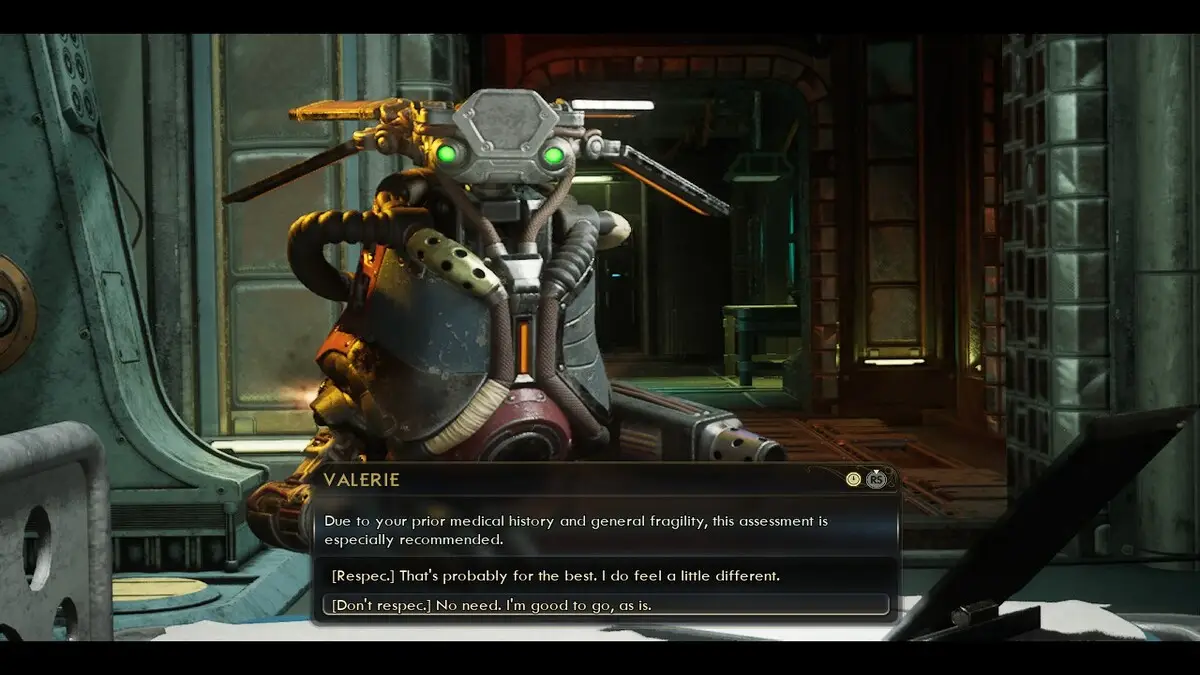Choose the Respec dialogue reply

click(x=555, y=576)
